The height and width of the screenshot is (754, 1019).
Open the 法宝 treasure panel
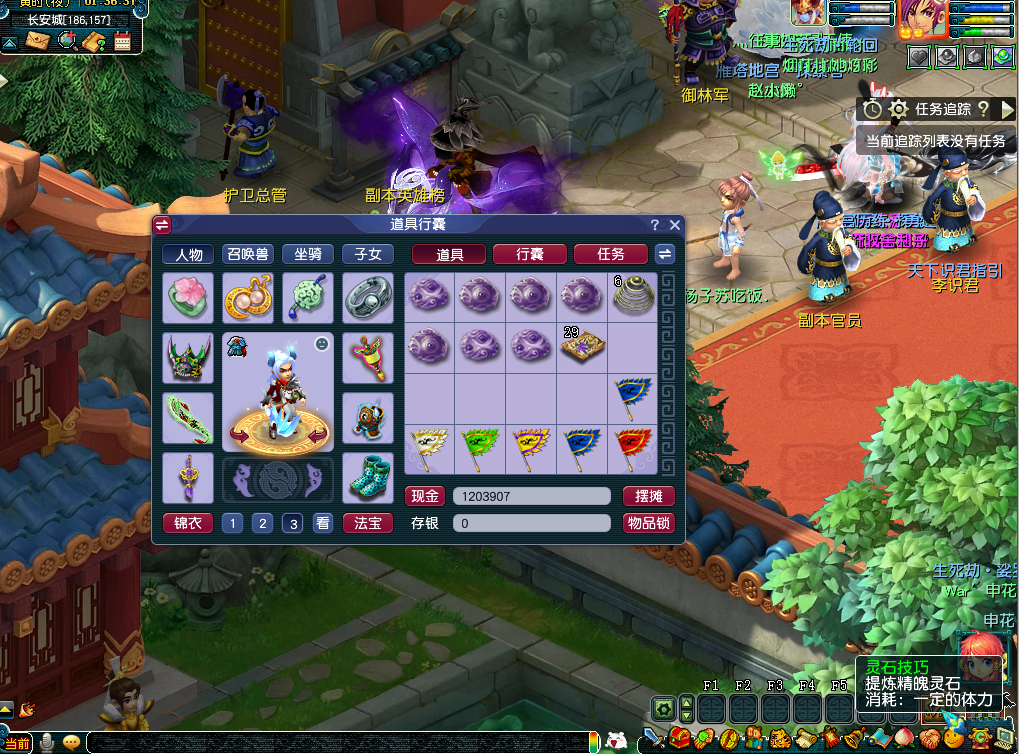pos(367,523)
